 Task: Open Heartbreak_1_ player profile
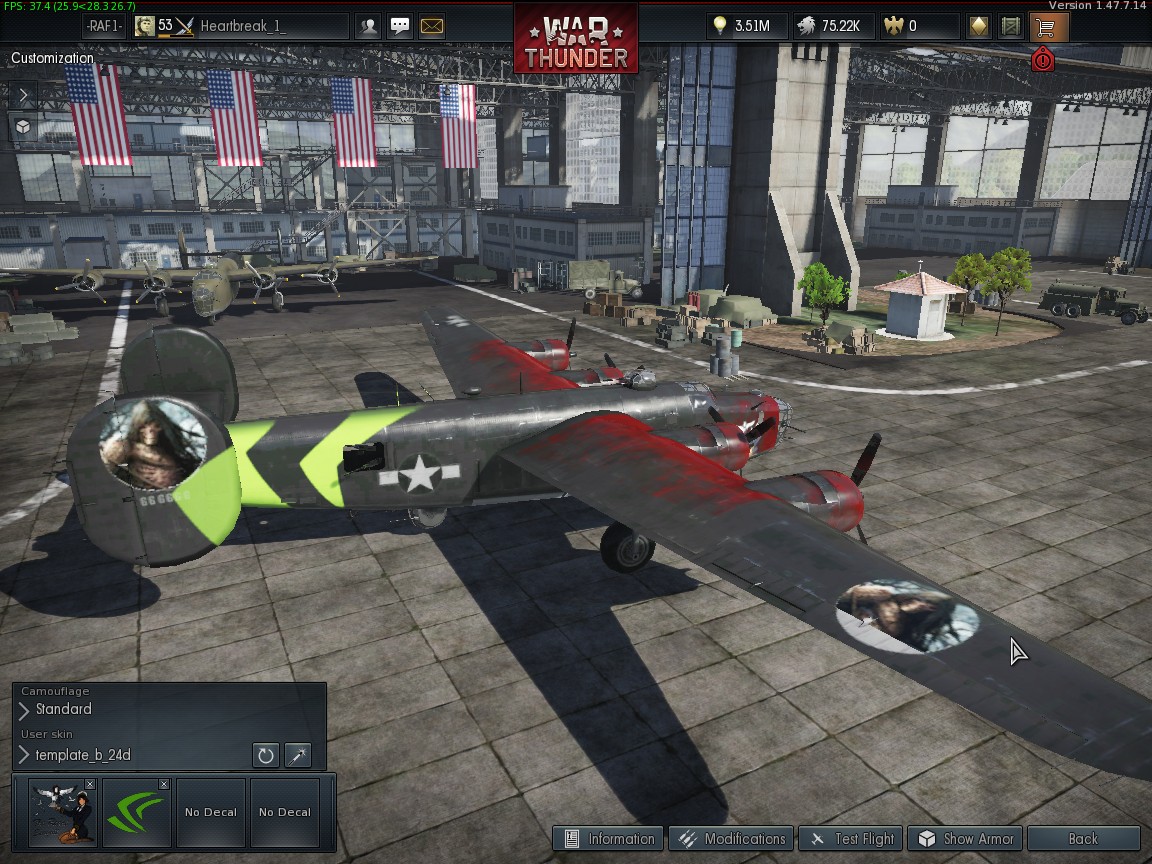click(242, 26)
